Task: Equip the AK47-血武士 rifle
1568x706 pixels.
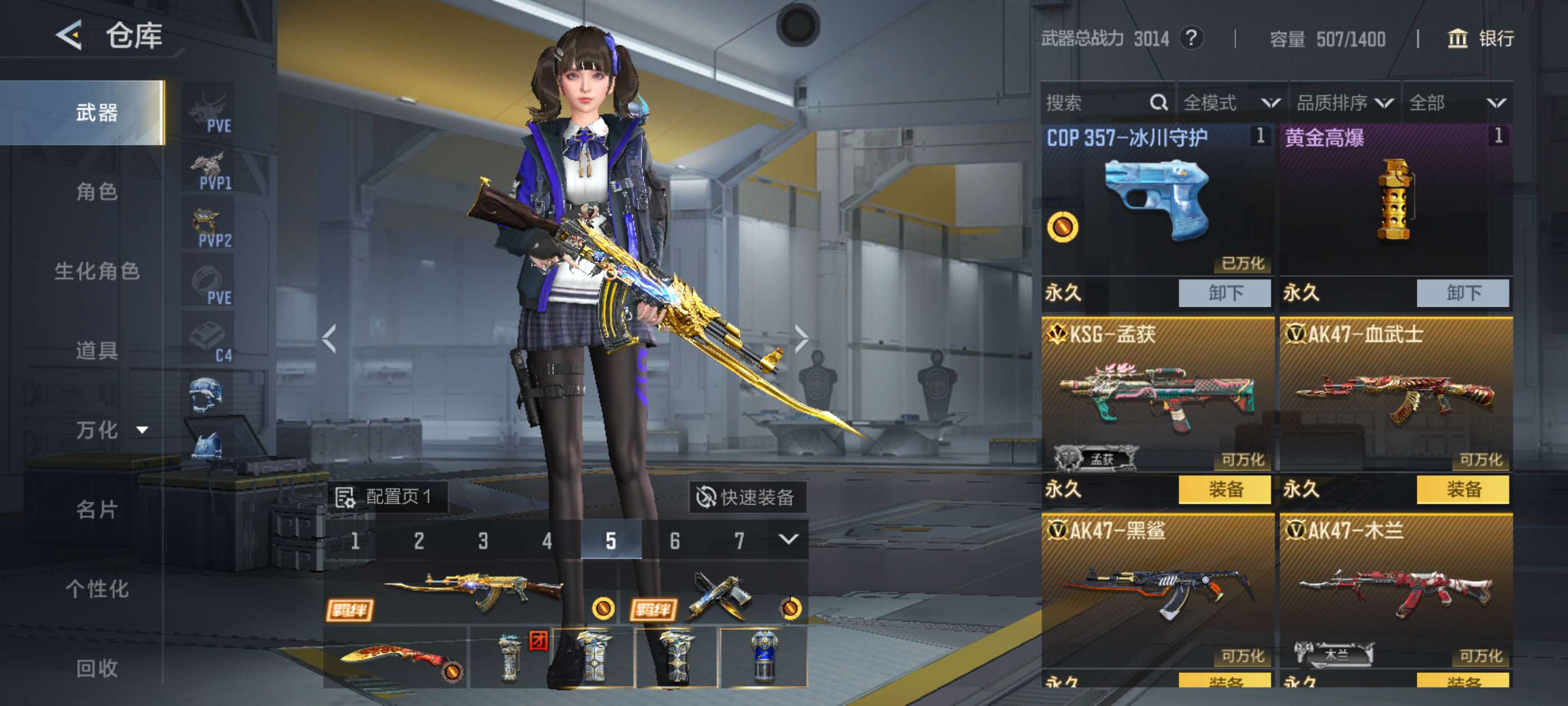Action: coord(1462,489)
